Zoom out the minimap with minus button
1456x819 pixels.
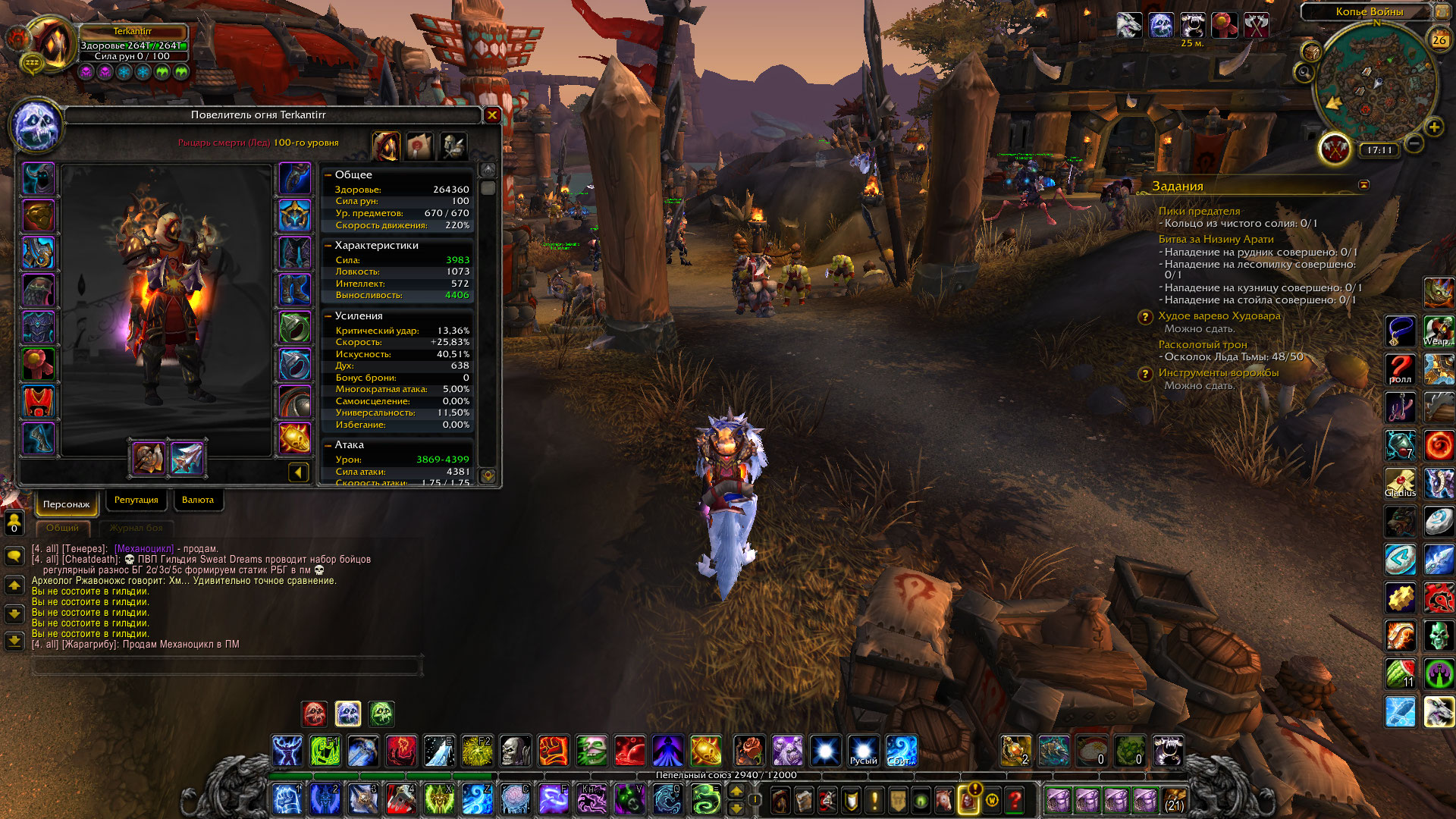[x=1414, y=143]
